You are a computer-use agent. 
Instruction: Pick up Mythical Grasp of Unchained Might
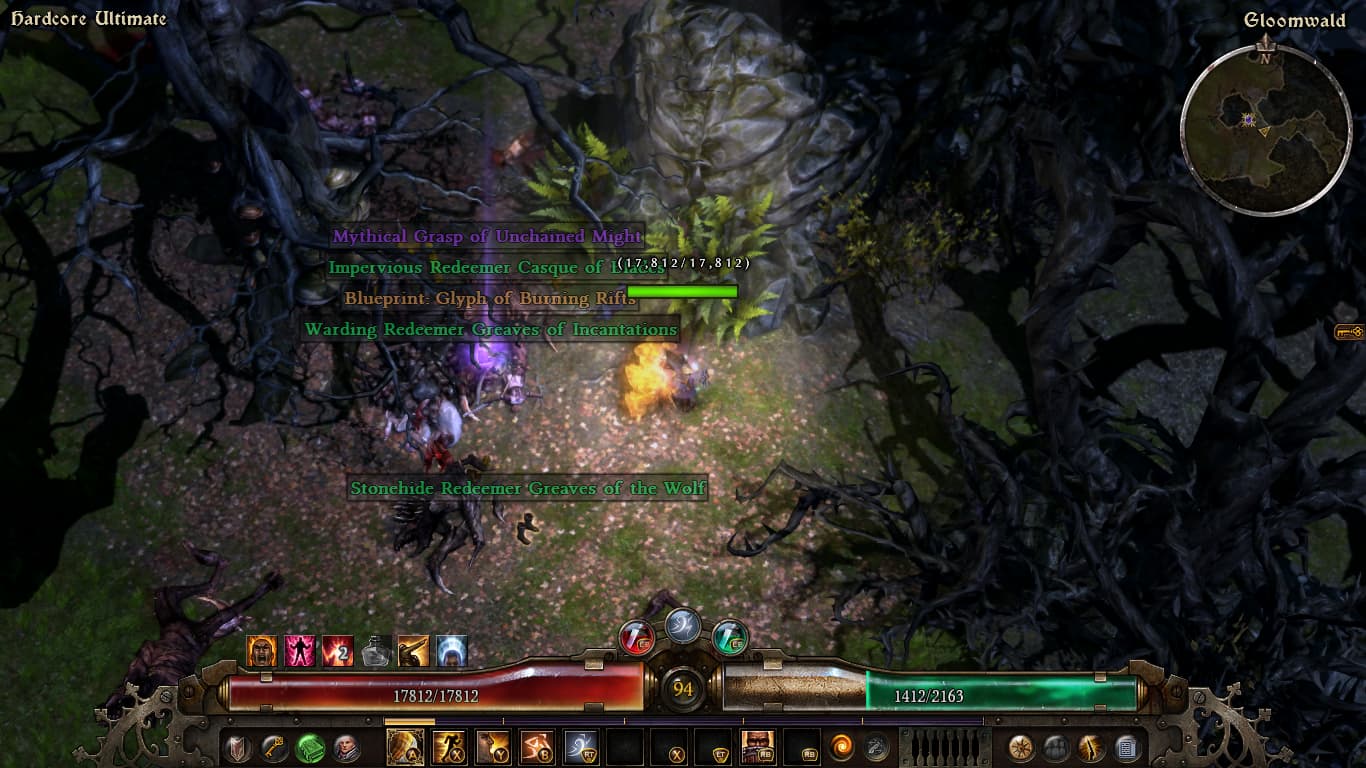[x=486, y=237]
